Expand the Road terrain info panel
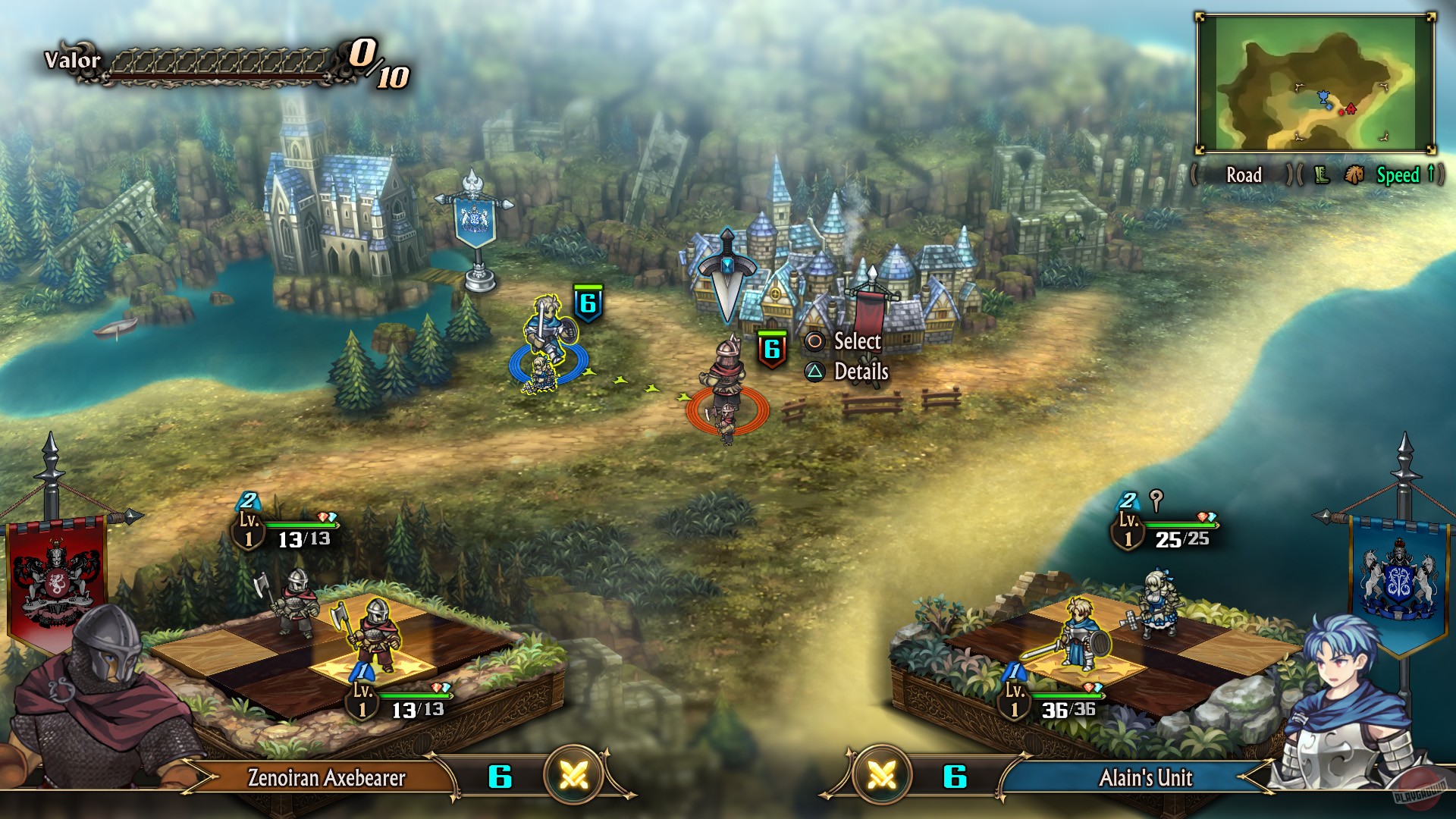 (1244, 175)
